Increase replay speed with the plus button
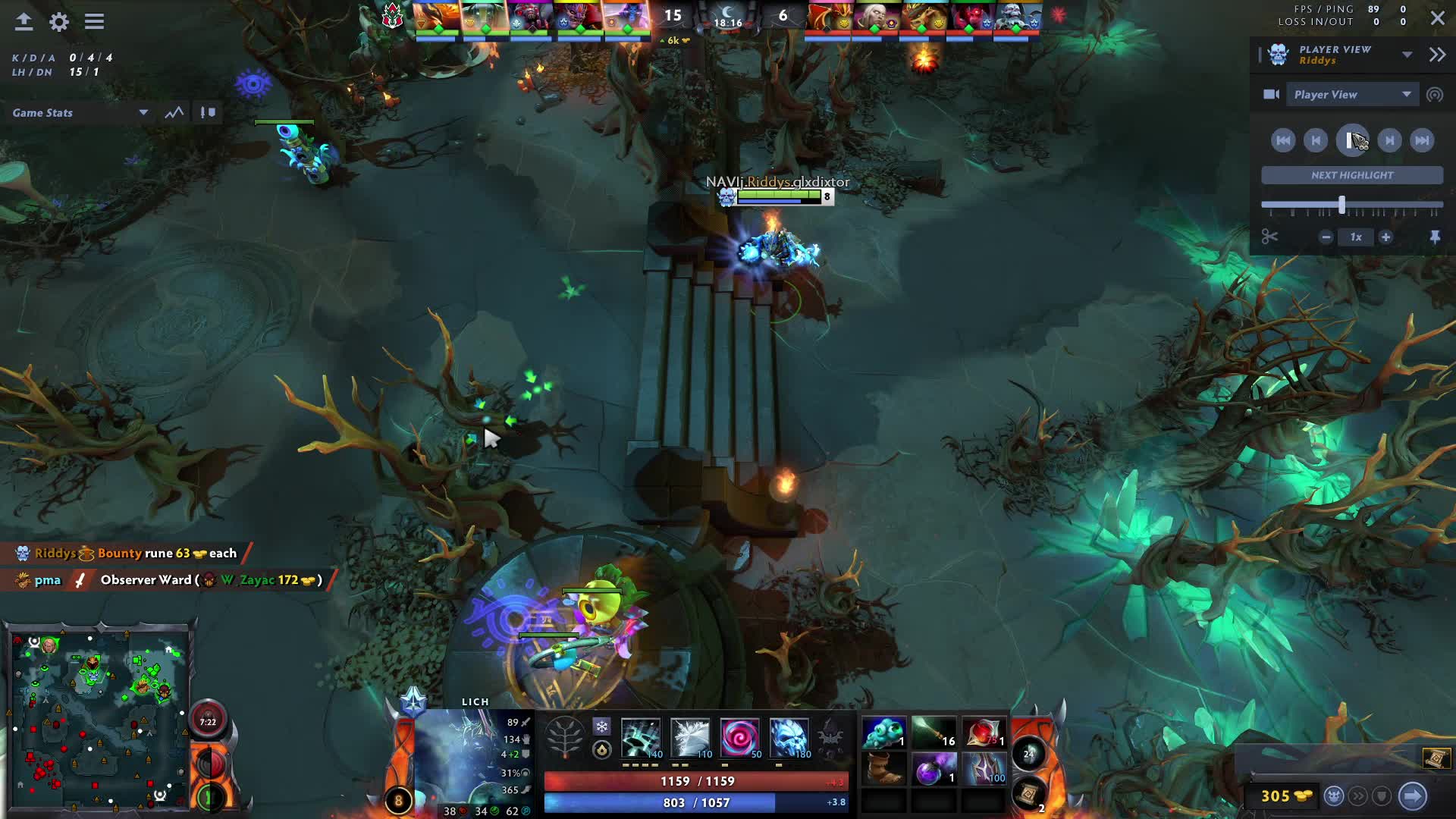Screen dimensions: 1456x819 [1385, 237]
